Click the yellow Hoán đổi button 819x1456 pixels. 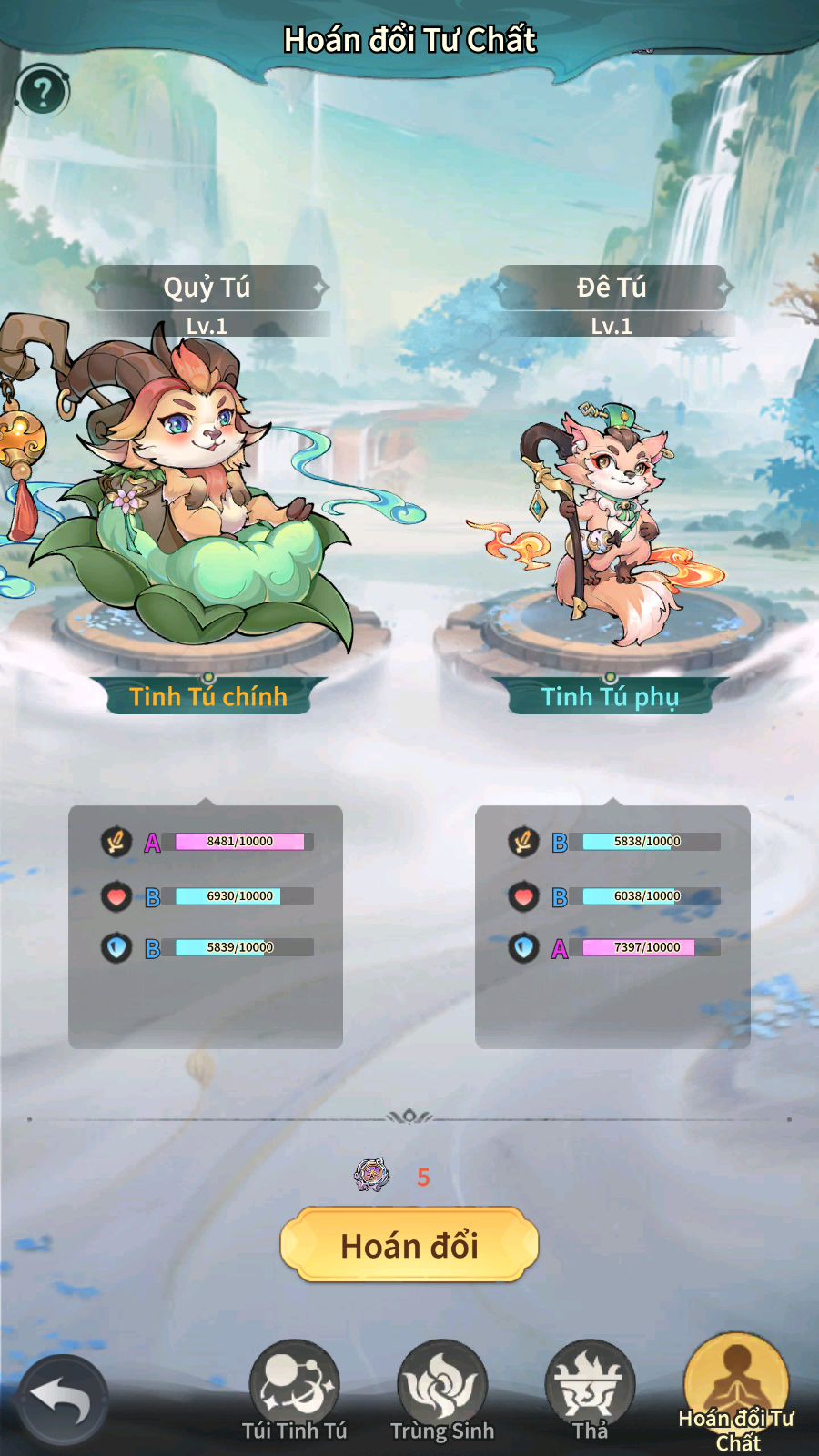[x=409, y=1245]
